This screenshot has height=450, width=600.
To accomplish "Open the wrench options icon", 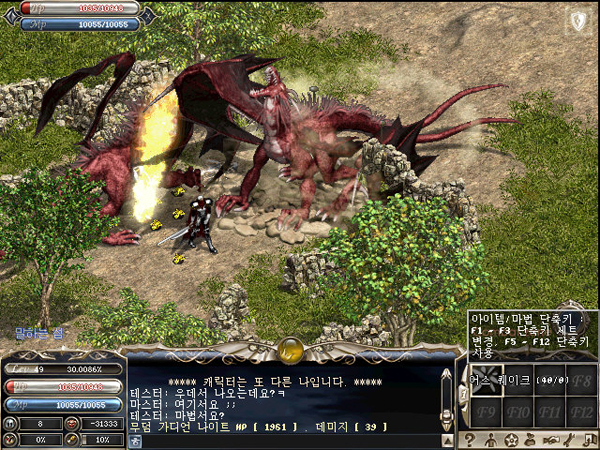I will [x=568, y=440].
